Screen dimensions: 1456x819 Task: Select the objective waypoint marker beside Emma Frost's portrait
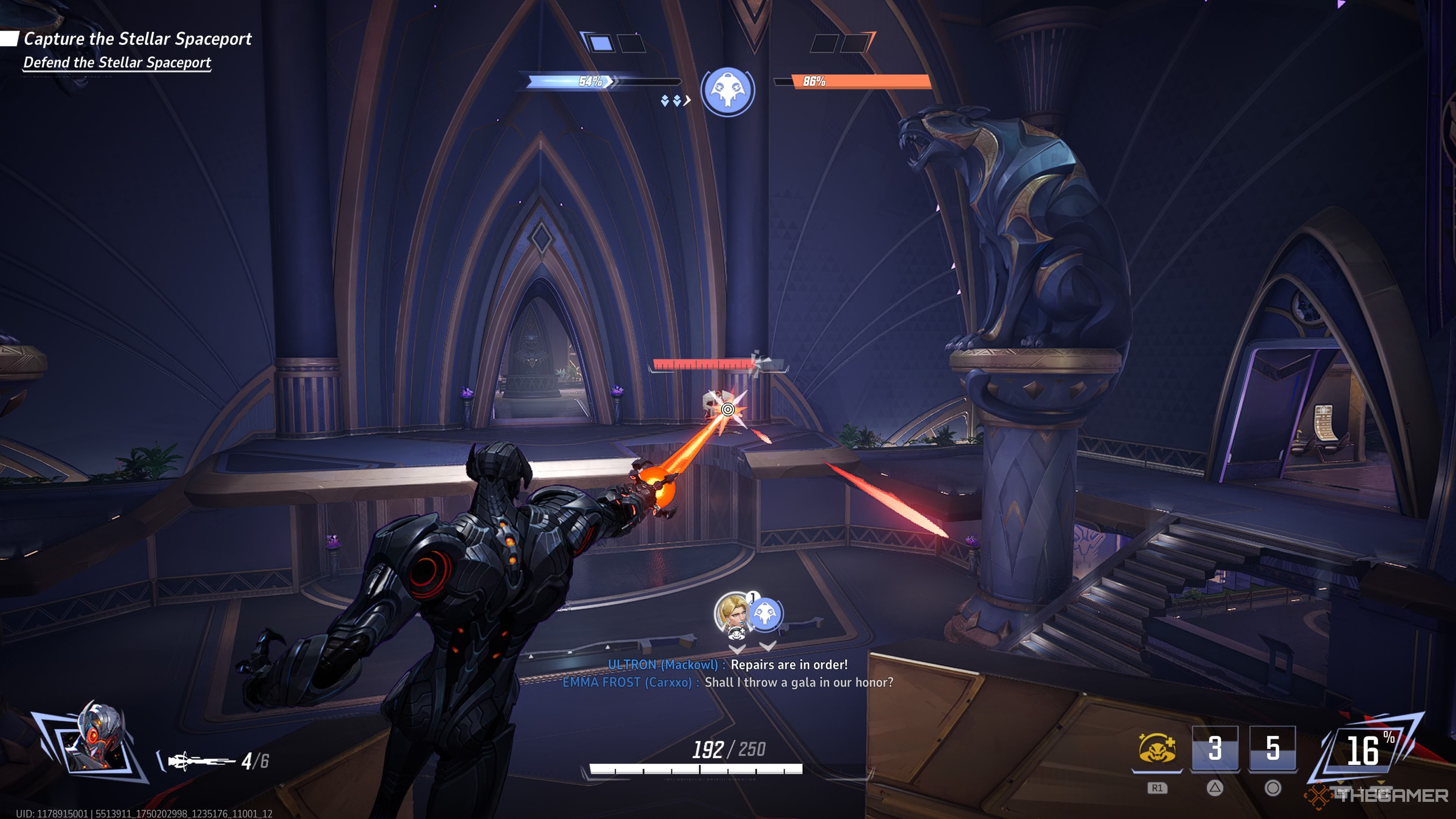[765, 614]
